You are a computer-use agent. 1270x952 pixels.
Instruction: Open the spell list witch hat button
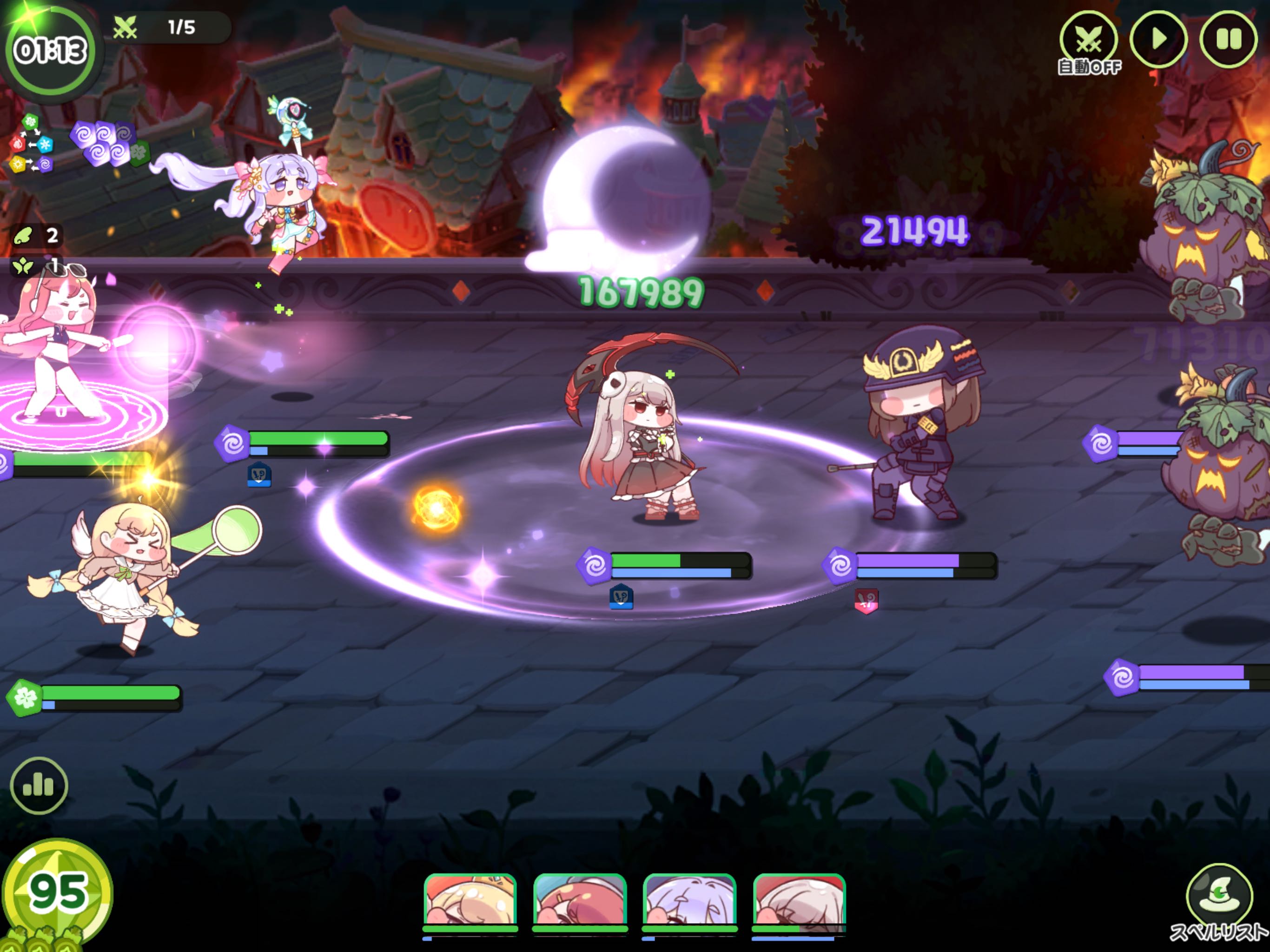click(x=1219, y=896)
